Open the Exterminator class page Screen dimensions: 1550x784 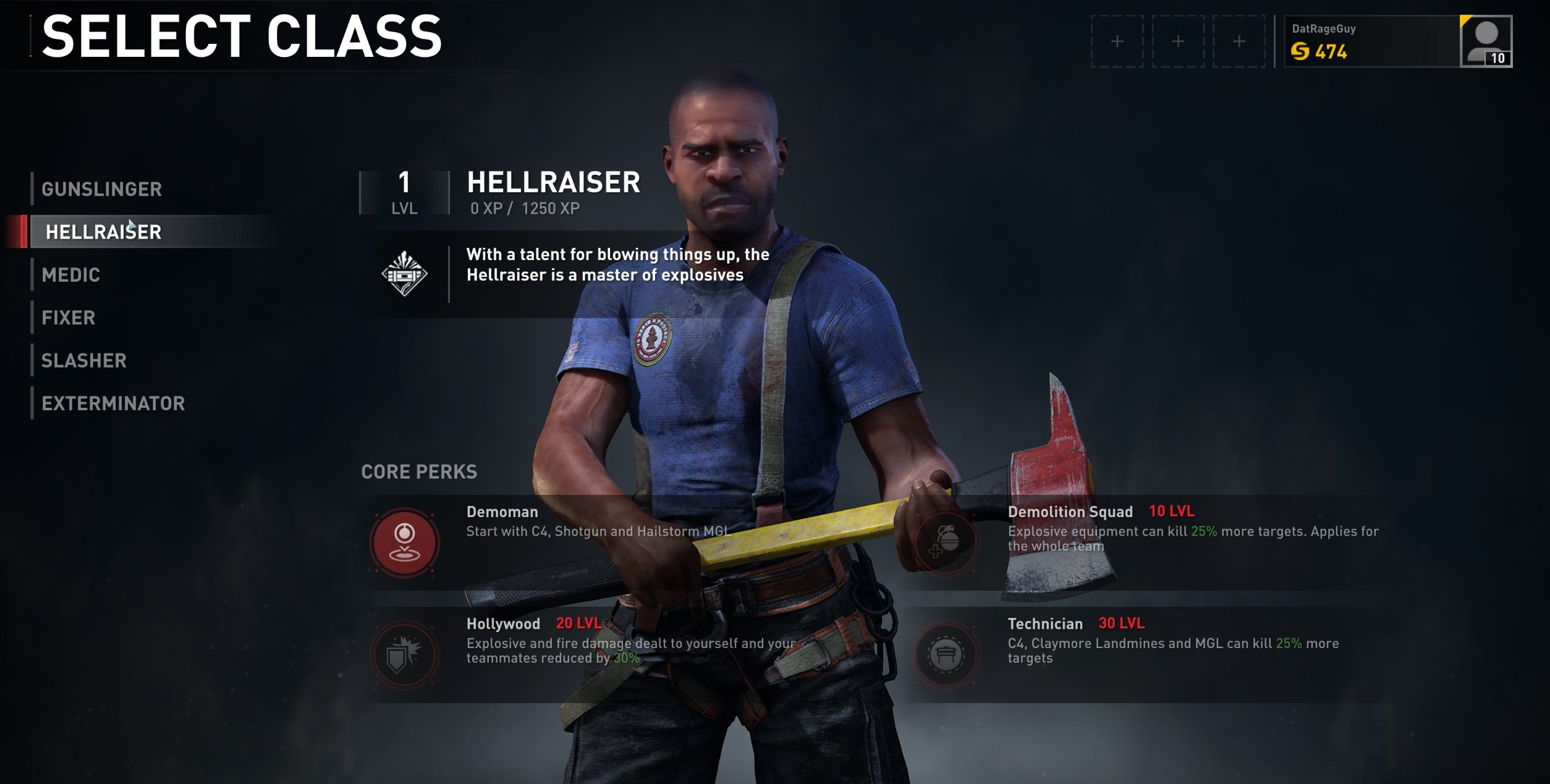tap(114, 404)
